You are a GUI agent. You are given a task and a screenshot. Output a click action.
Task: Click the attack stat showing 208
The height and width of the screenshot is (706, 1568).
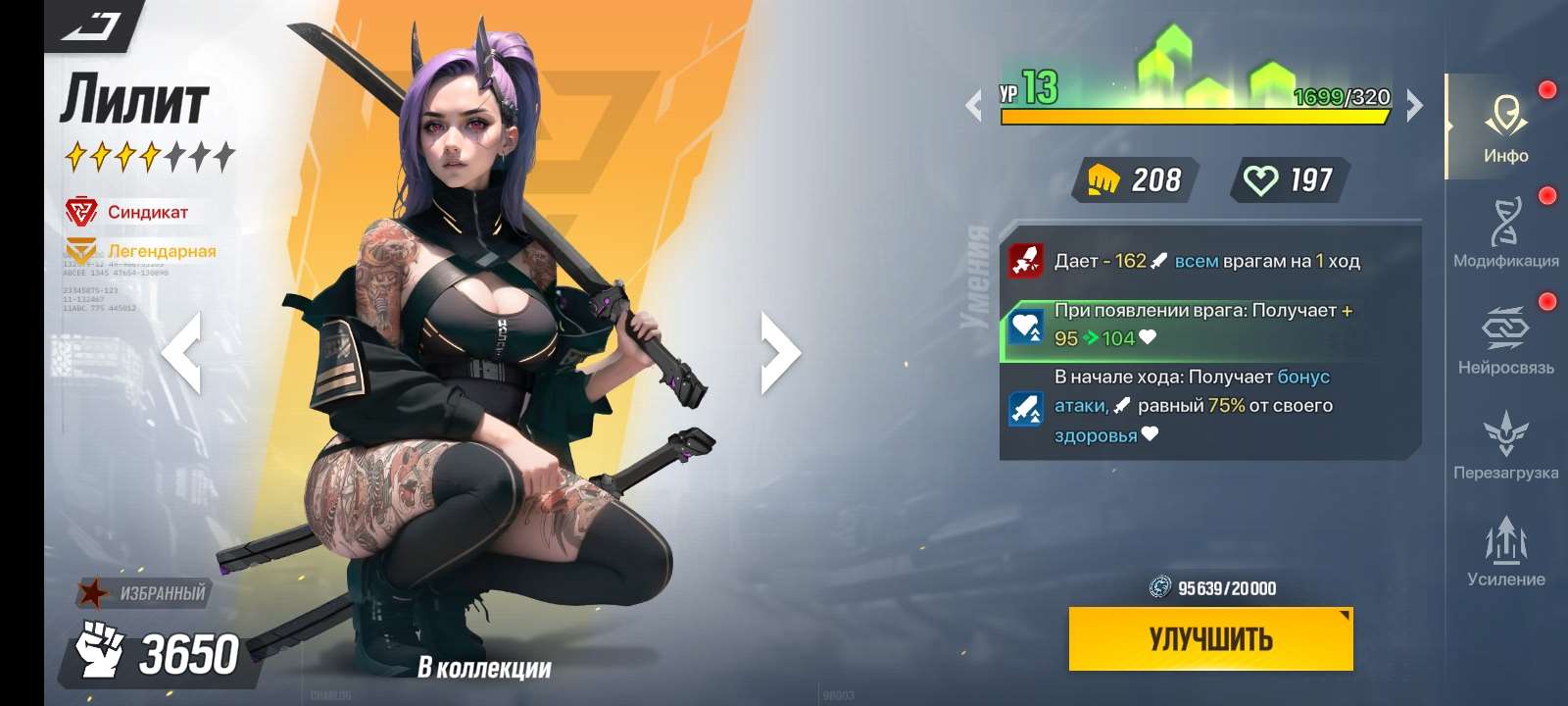pos(1132,179)
